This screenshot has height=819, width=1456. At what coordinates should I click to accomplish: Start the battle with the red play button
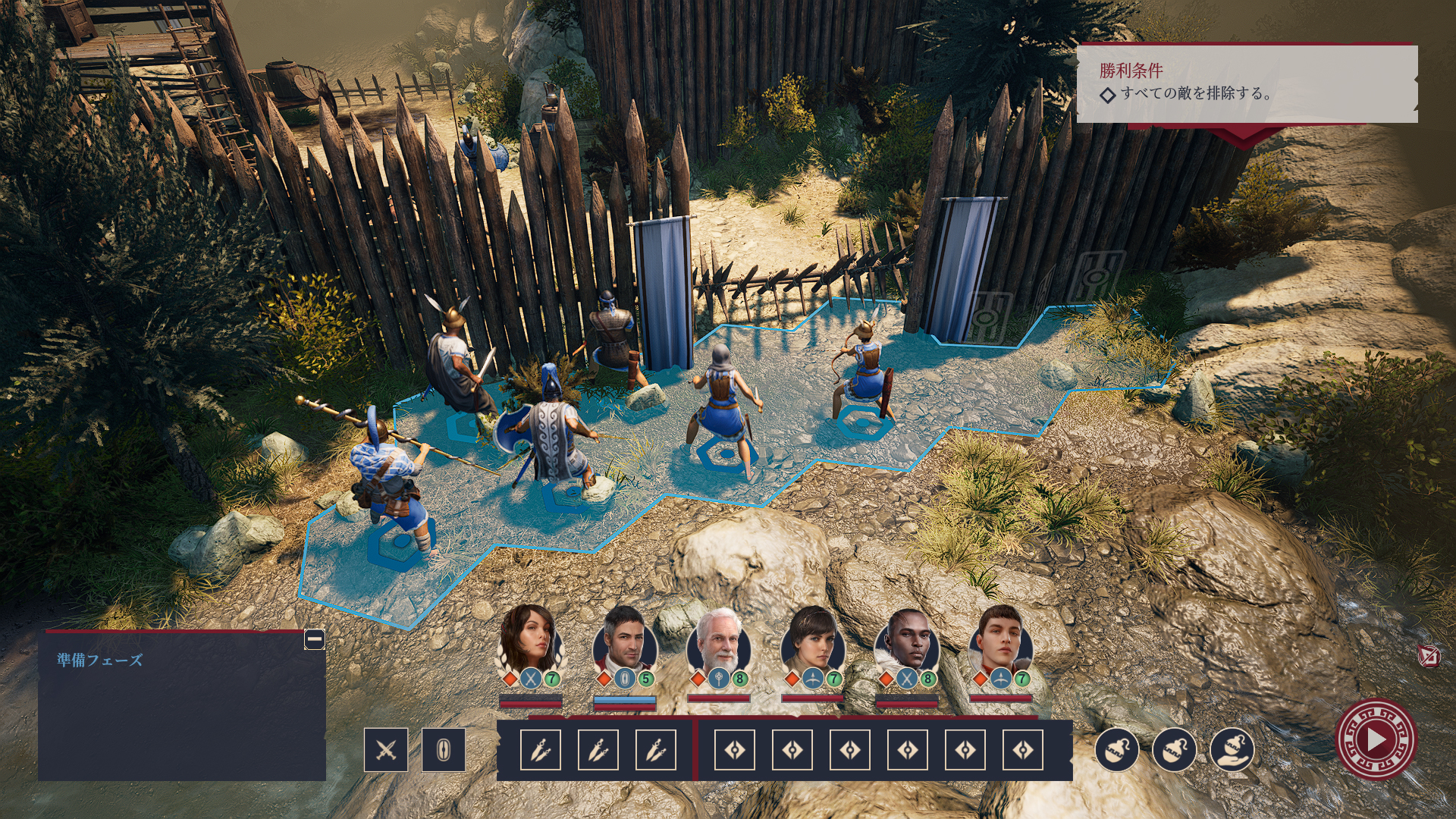(x=1376, y=739)
